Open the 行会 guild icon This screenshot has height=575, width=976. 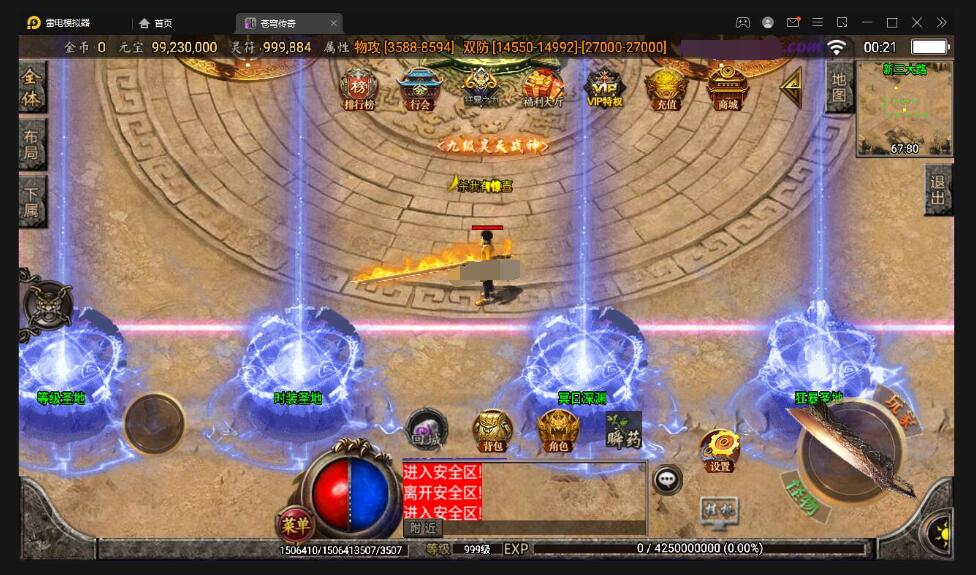click(x=419, y=88)
